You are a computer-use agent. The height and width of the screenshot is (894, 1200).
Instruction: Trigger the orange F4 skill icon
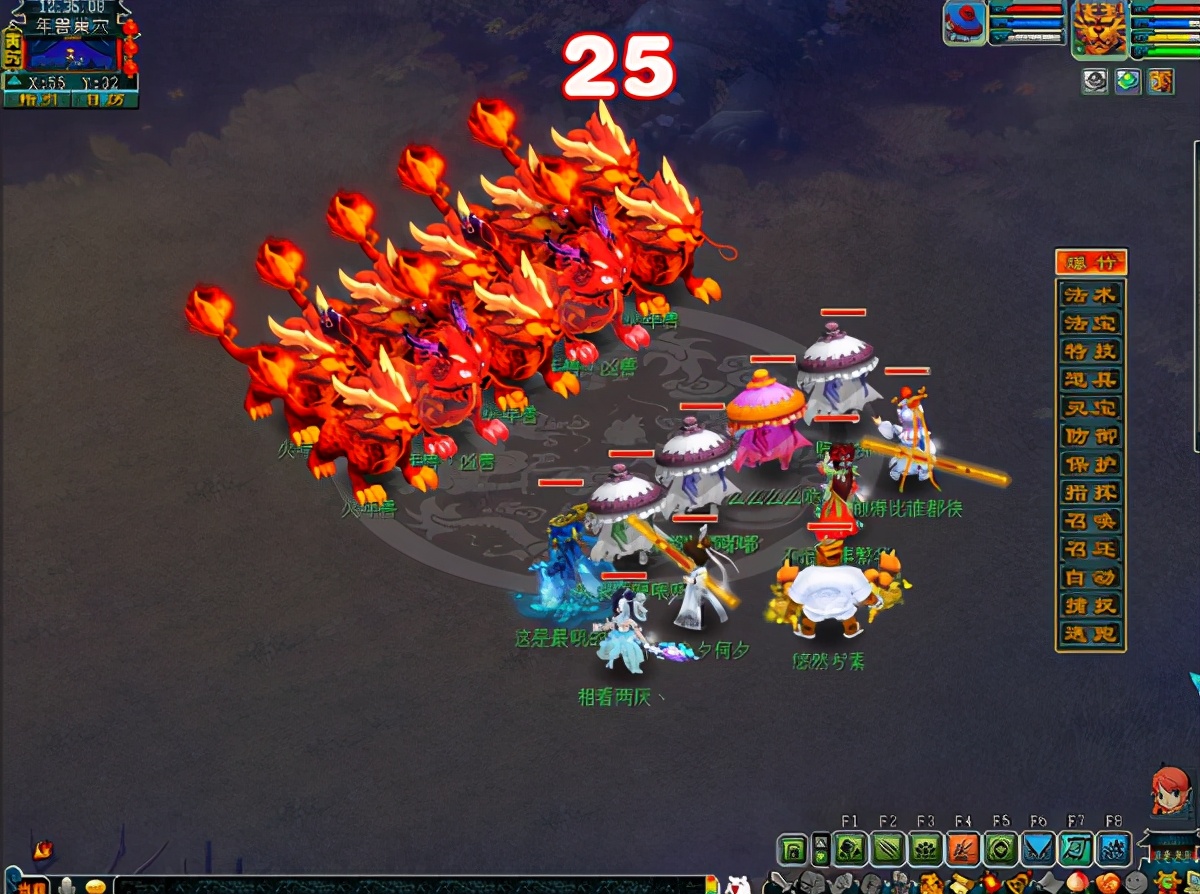(962, 849)
